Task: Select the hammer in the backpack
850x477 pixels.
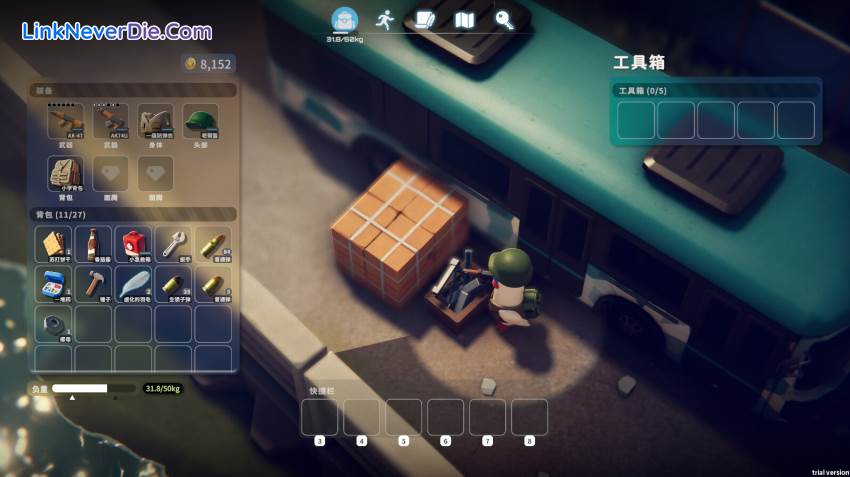Action: [93, 284]
